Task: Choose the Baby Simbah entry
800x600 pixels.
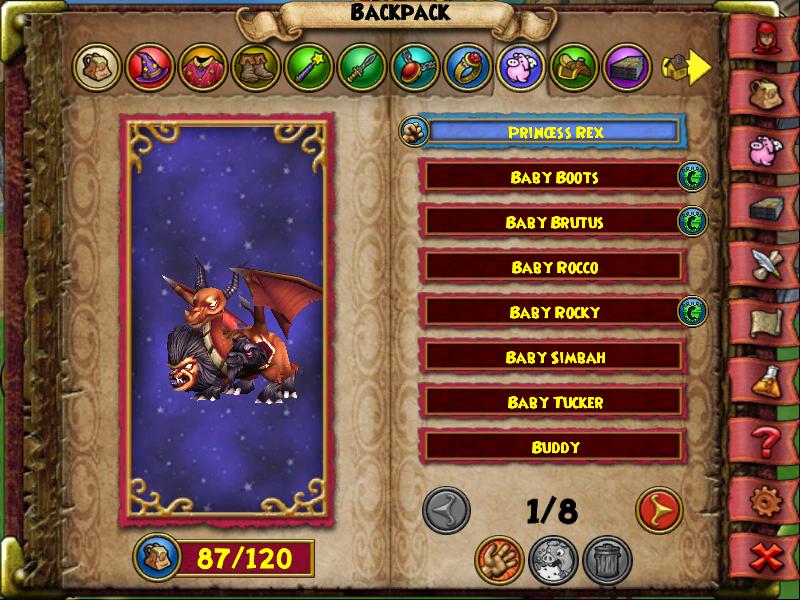Action: pyautogui.click(x=553, y=357)
